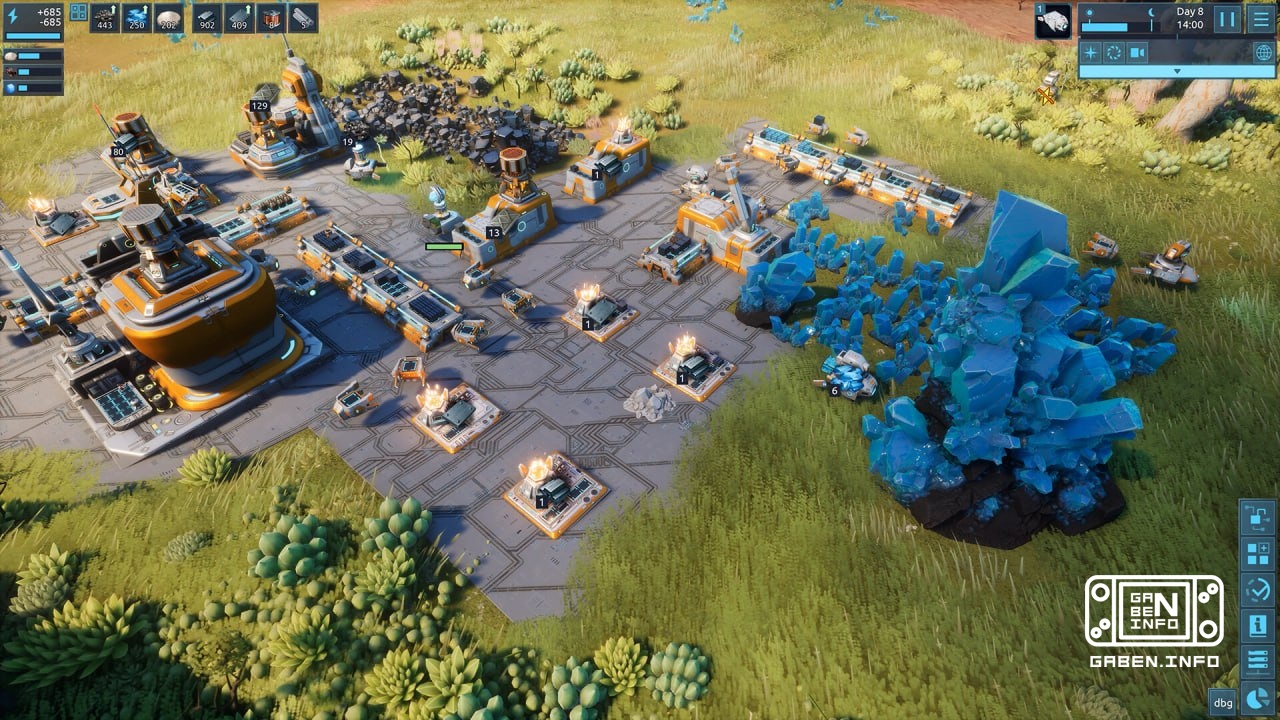Click the creature alert portrait showing 1
The height and width of the screenshot is (720, 1280).
1053,20
